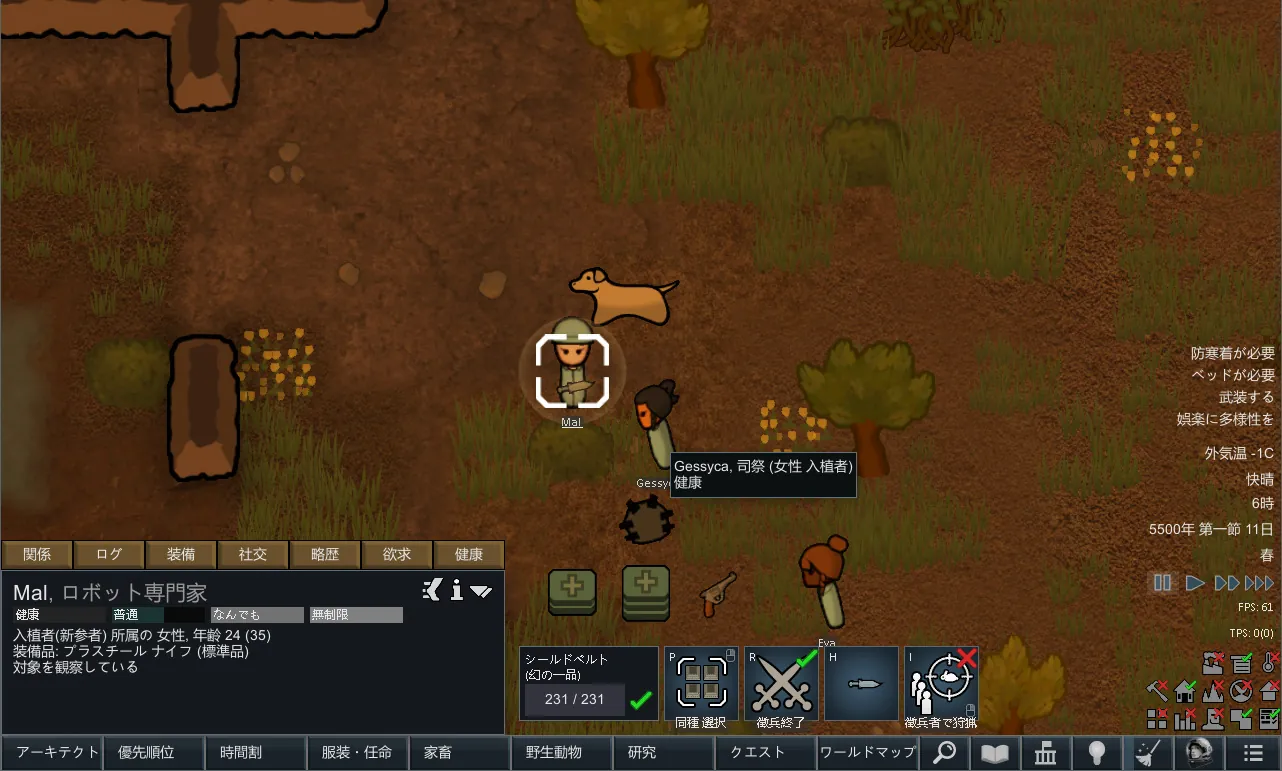Viewport: 1282px width, 771px height.
Task: Switch to the 関係 relations tab
Action: (37, 554)
